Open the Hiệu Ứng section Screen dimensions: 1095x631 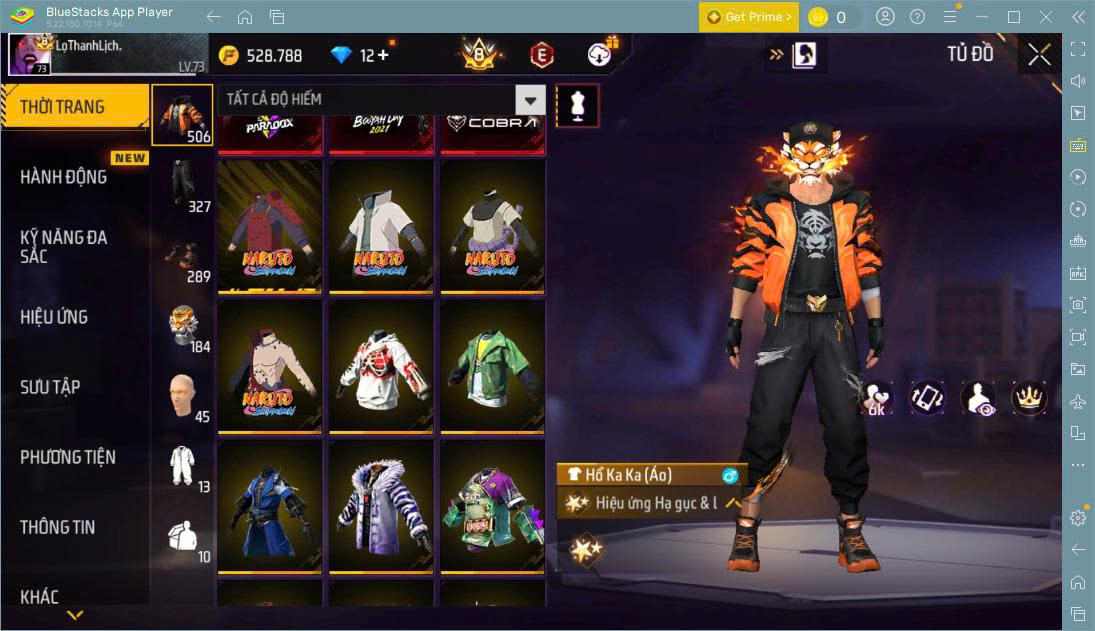[55, 317]
